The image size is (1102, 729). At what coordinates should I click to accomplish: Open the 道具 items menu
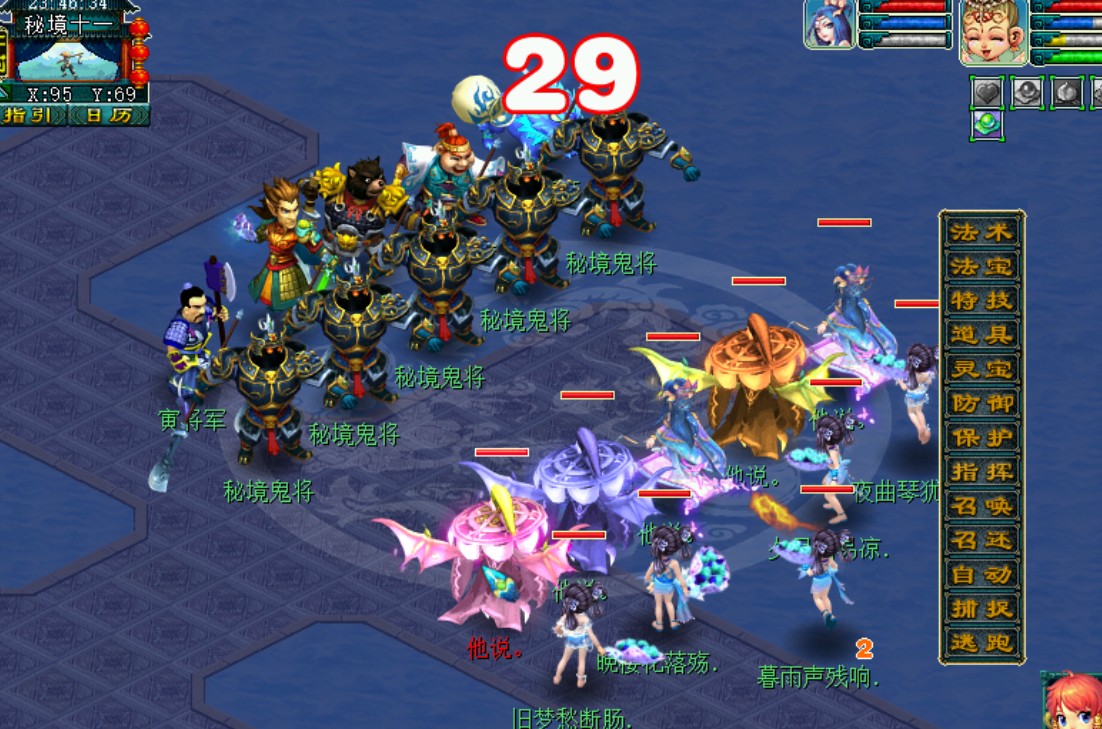pos(981,334)
